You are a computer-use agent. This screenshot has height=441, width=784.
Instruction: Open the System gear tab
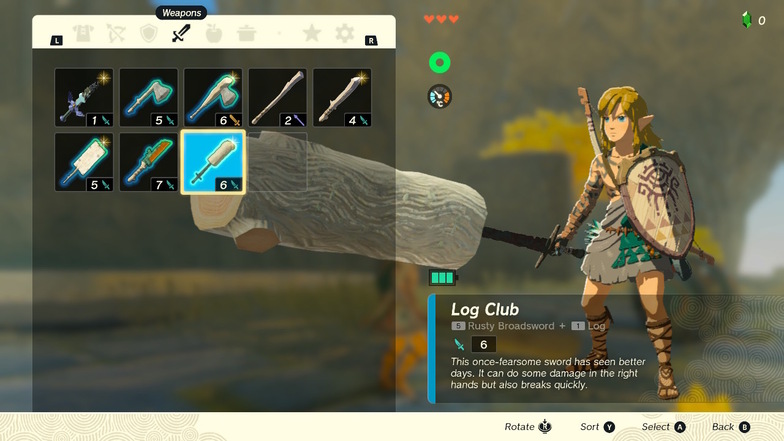(x=344, y=34)
